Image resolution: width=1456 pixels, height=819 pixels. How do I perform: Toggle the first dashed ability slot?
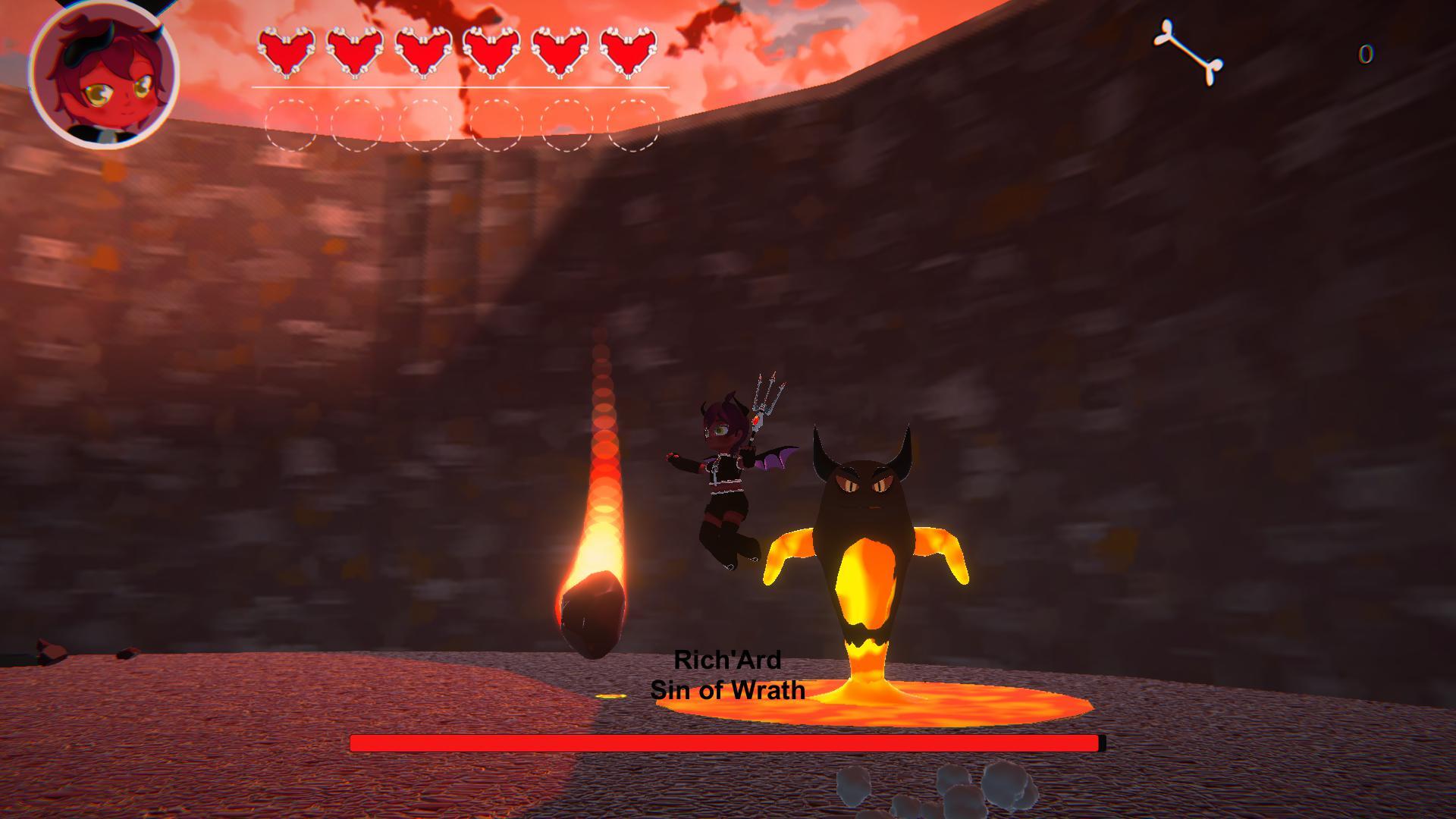[x=292, y=123]
